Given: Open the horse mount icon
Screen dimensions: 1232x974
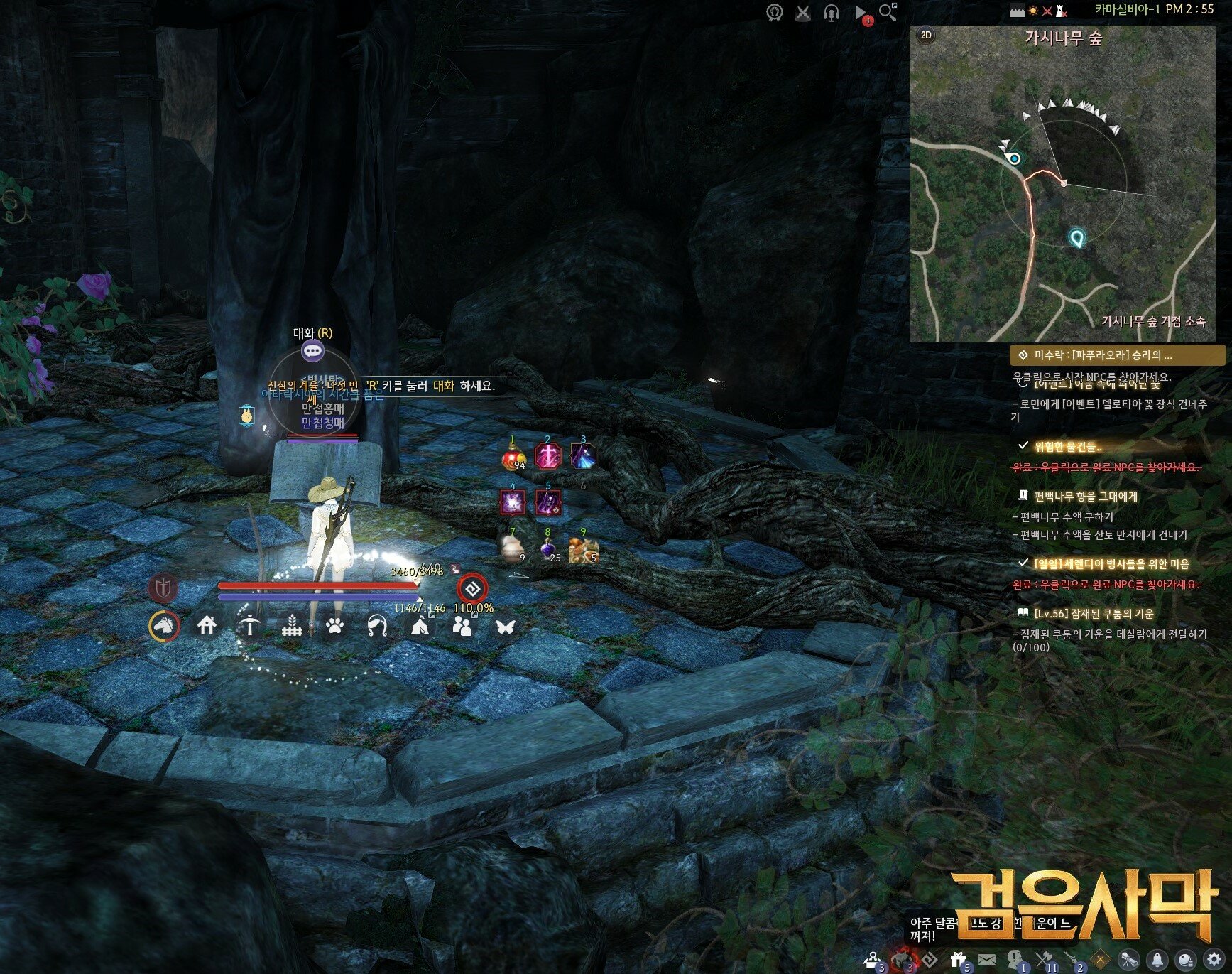Looking at the screenshot, I should pyautogui.click(x=164, y=627).
